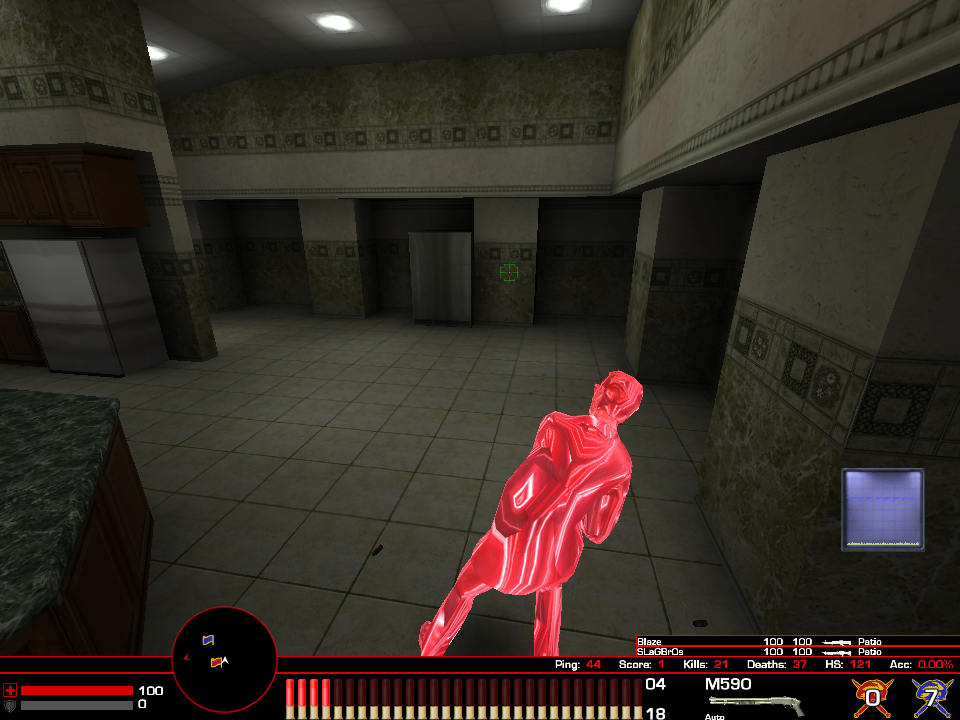Click the circular radar minimap

click(225, 655)
